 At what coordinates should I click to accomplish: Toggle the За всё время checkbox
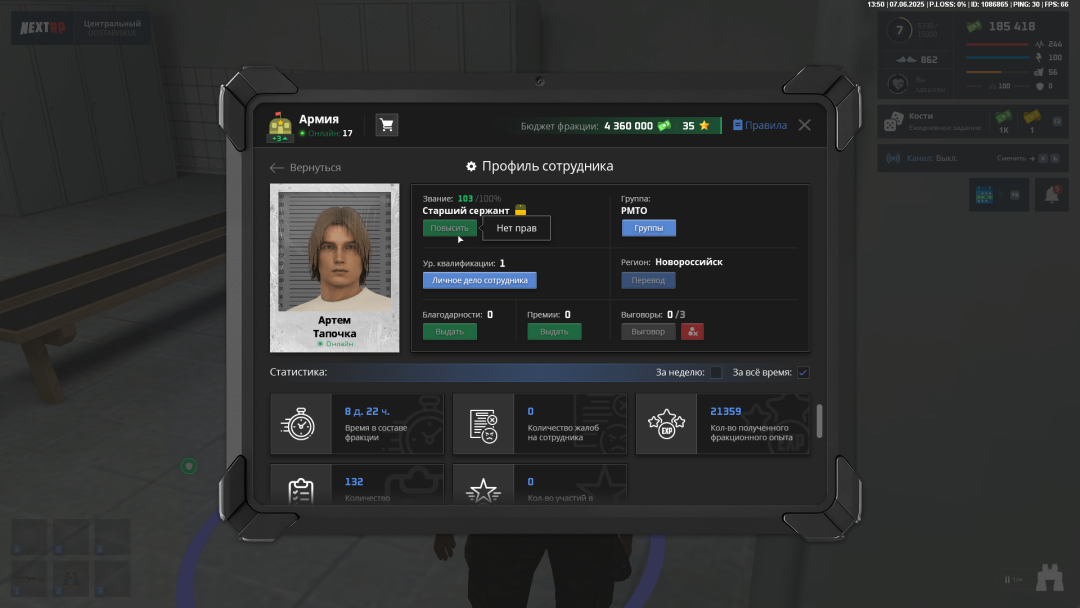[803, 373]
